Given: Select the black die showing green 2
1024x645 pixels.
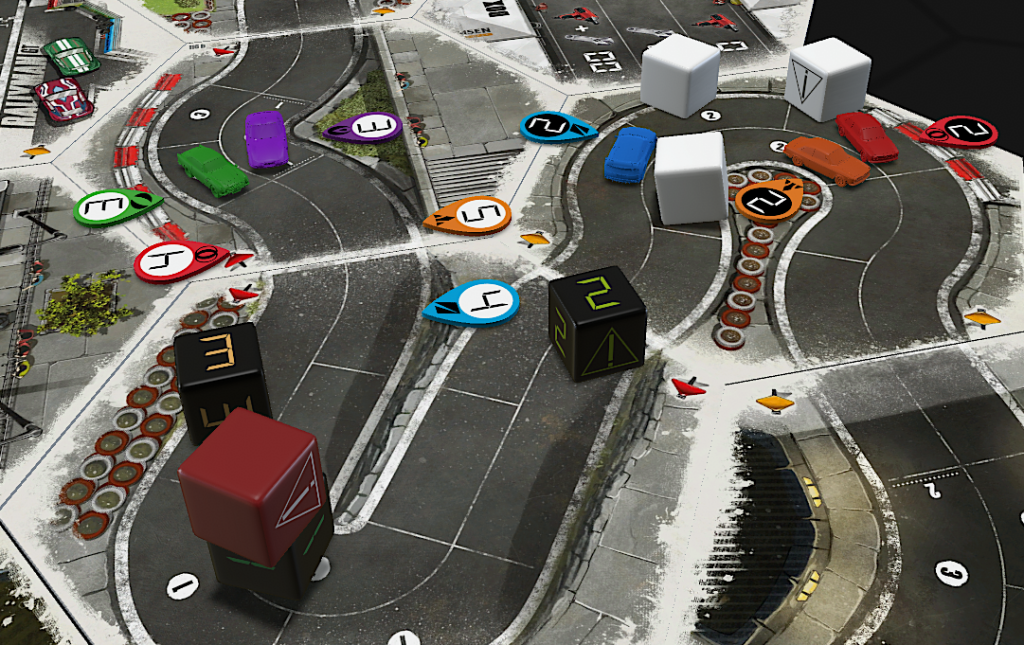Looking at the screenshot, I should point(597,322).
